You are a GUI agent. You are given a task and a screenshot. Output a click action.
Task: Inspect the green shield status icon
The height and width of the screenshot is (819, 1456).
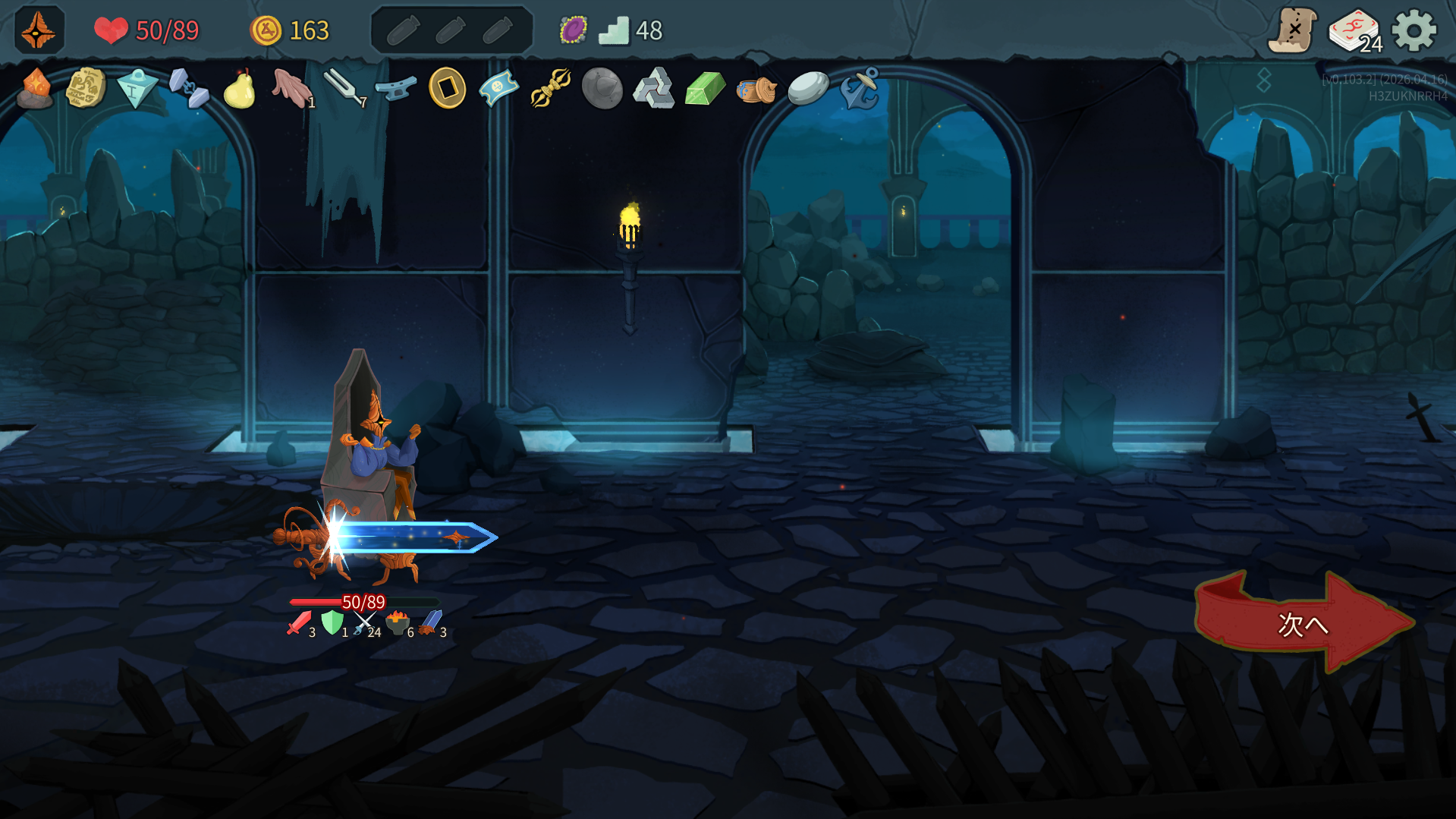pos(332,623)
